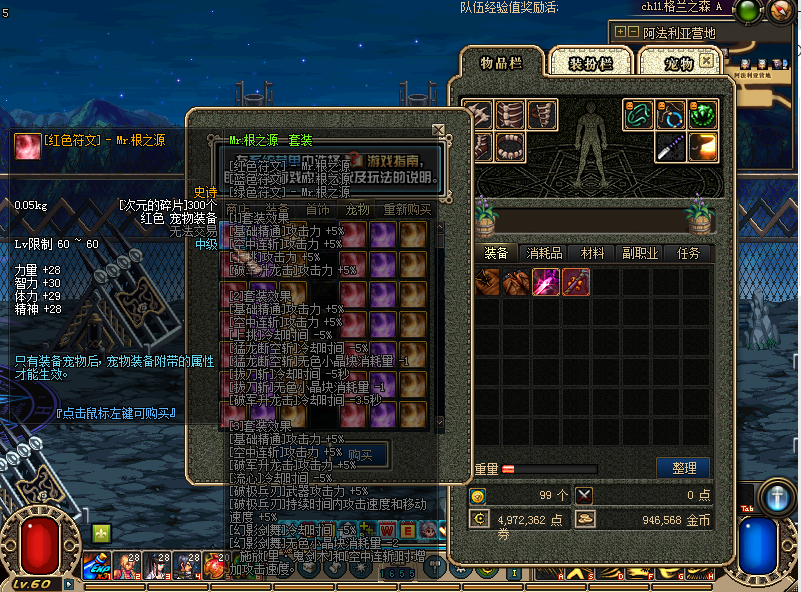Open the 阿法利亚营地 minimap header

coord(680,32)
